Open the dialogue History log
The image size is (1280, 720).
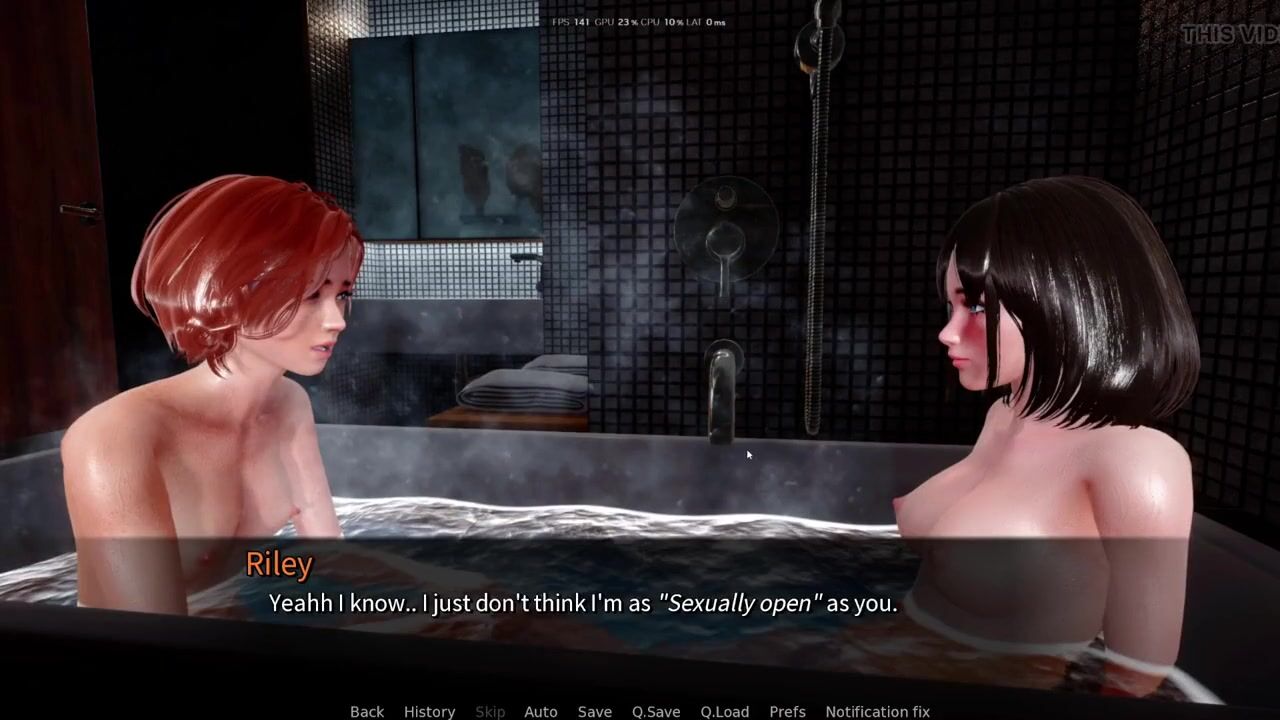coord(429,711)
